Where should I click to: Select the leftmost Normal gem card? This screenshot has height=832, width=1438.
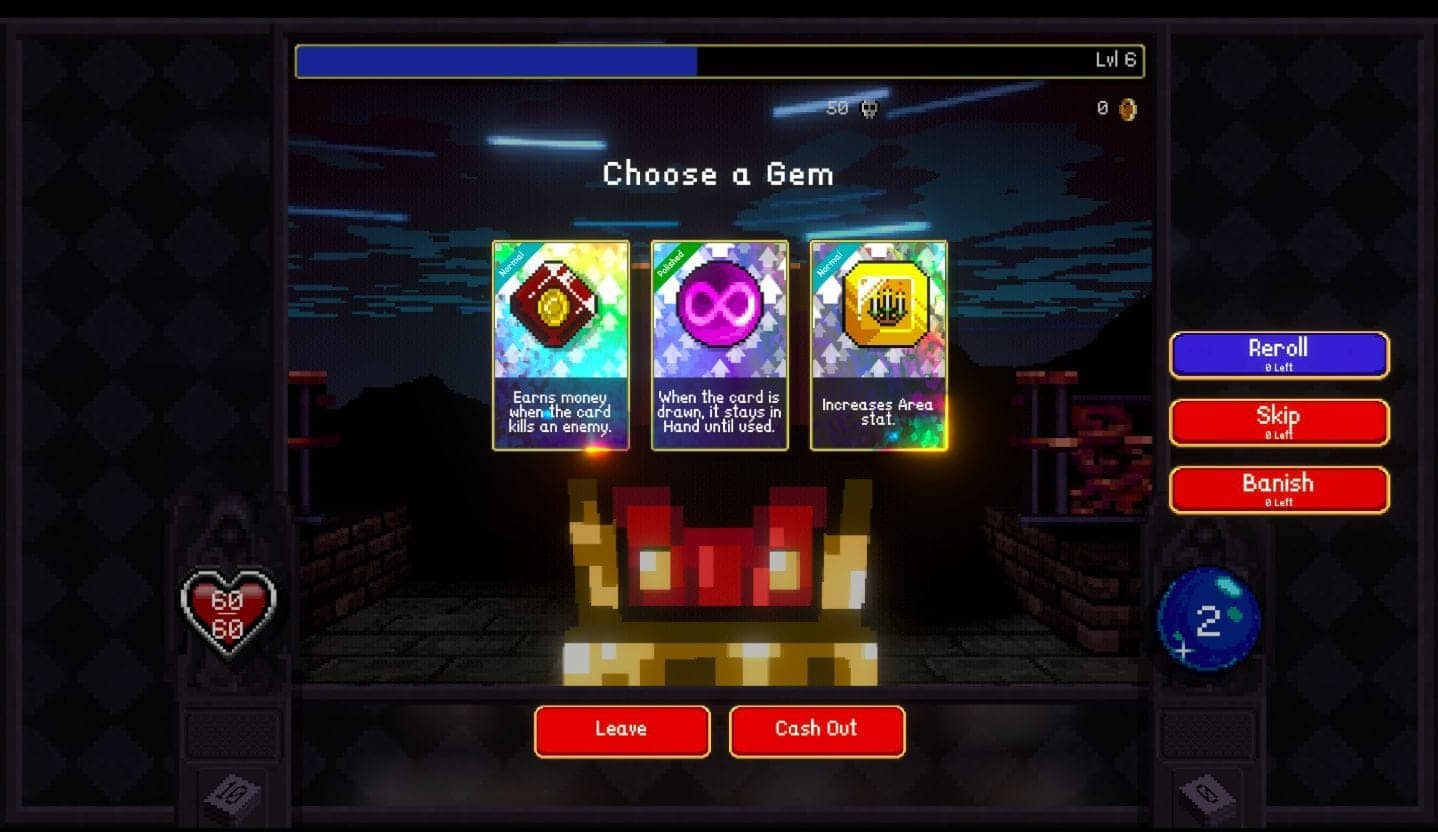pos(560,345)
